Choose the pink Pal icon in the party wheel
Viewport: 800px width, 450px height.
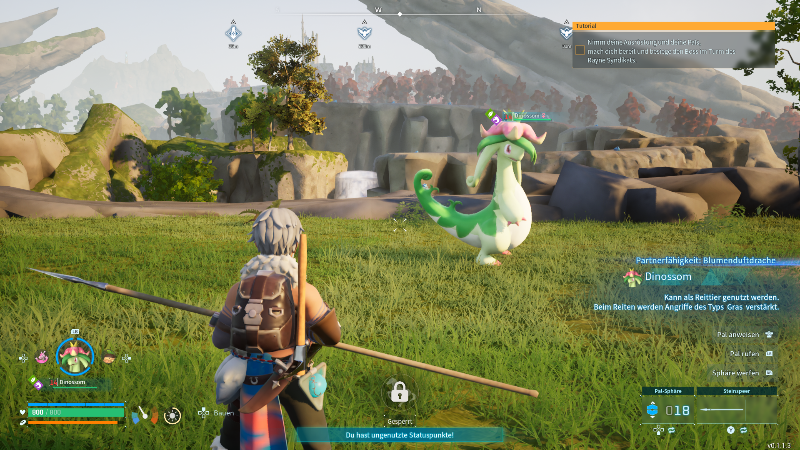point(42,356)
